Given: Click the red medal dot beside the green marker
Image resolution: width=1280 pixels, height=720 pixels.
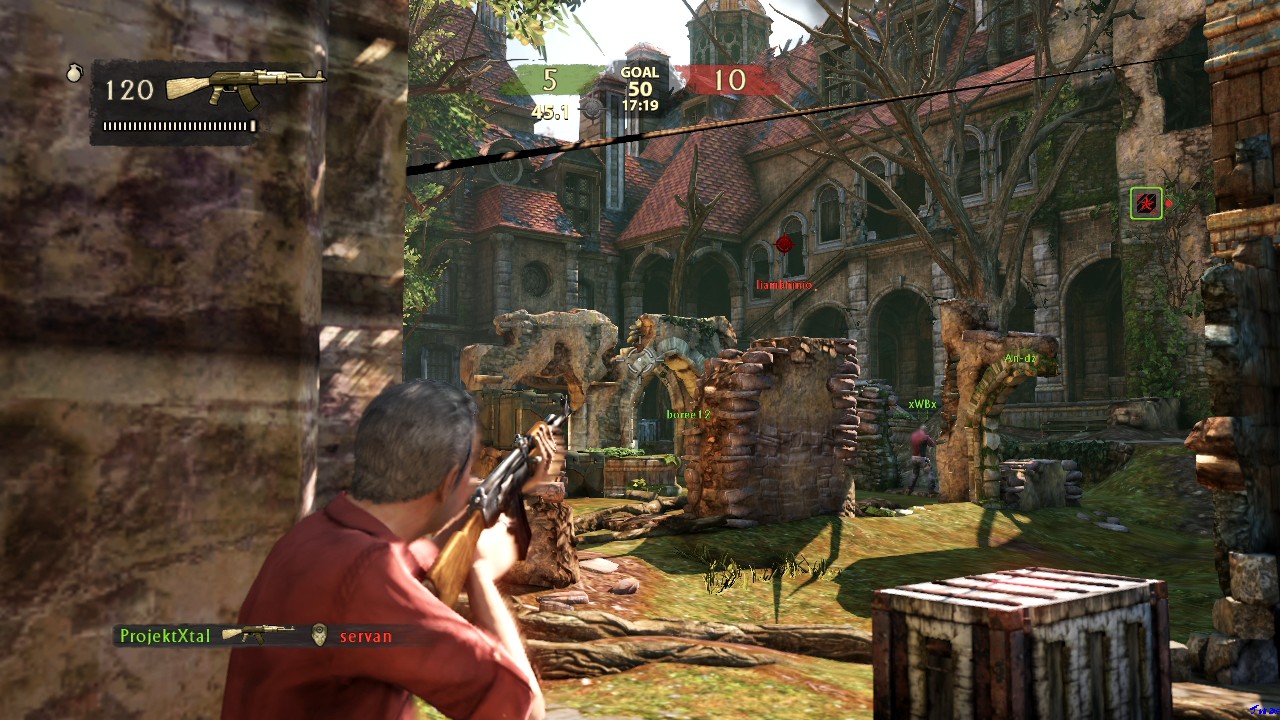Looking at the screenshot, I should [1169, 203].
